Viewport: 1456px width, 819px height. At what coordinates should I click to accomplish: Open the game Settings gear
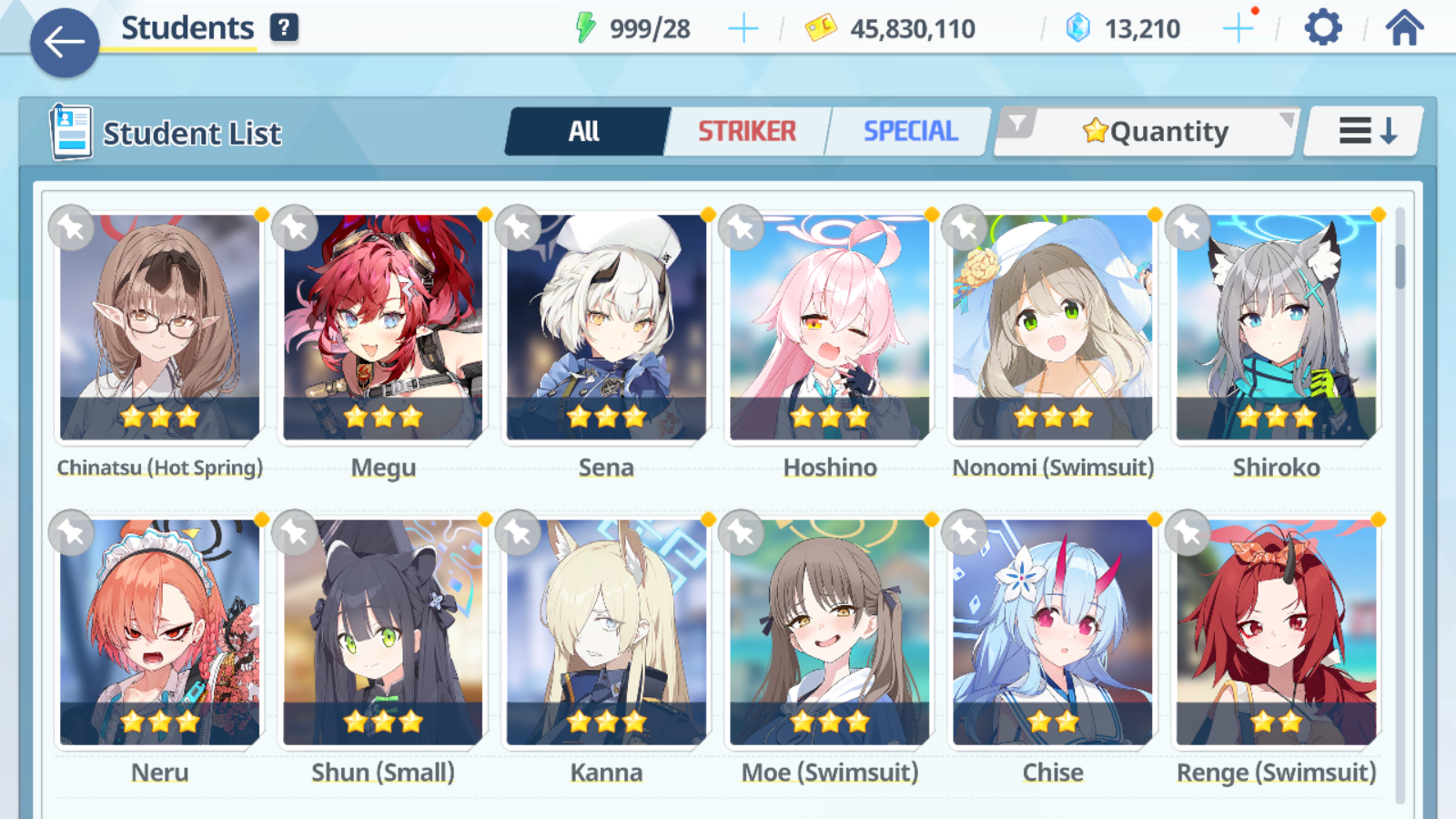[1321, 27]
